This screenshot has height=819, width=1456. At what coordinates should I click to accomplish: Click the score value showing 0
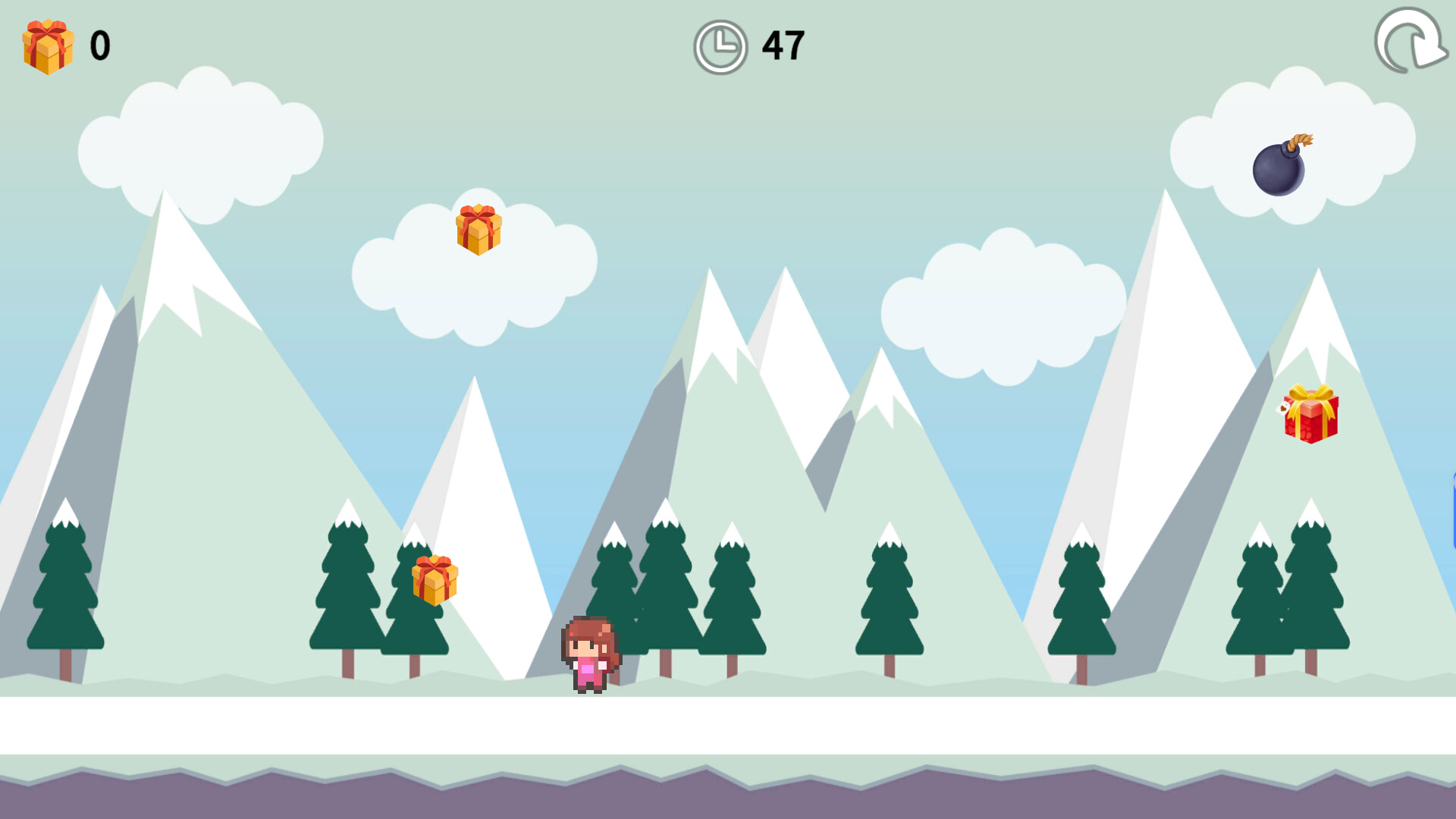(x=100, y=44)
